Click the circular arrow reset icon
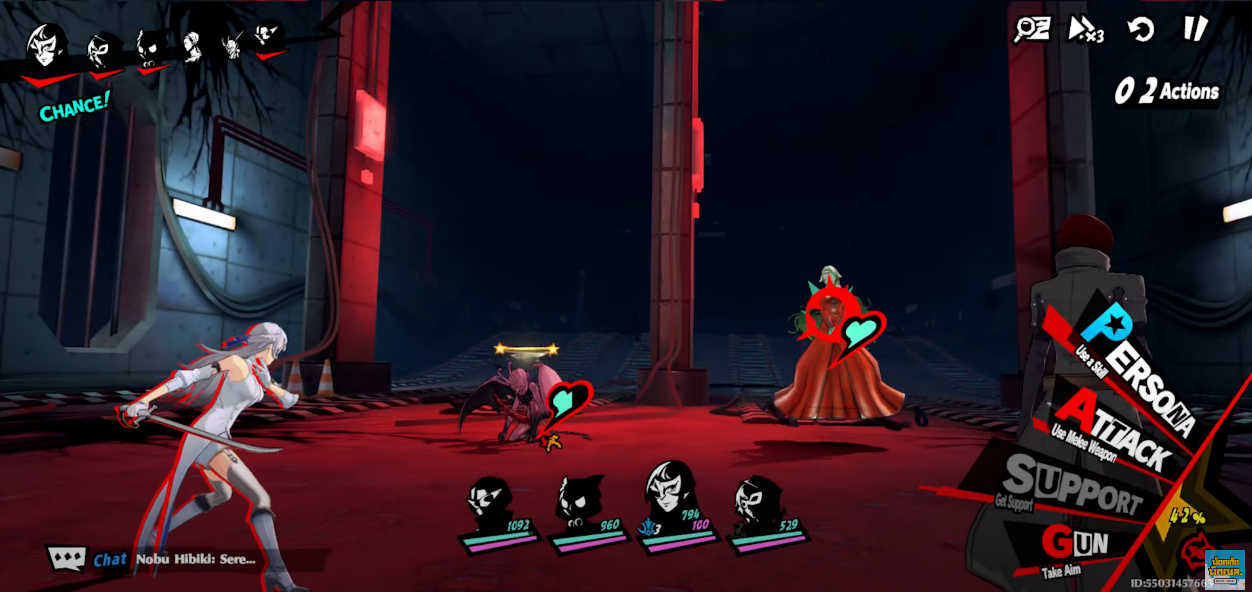This screenshot has width=1252, height=592. [1141, 29]
